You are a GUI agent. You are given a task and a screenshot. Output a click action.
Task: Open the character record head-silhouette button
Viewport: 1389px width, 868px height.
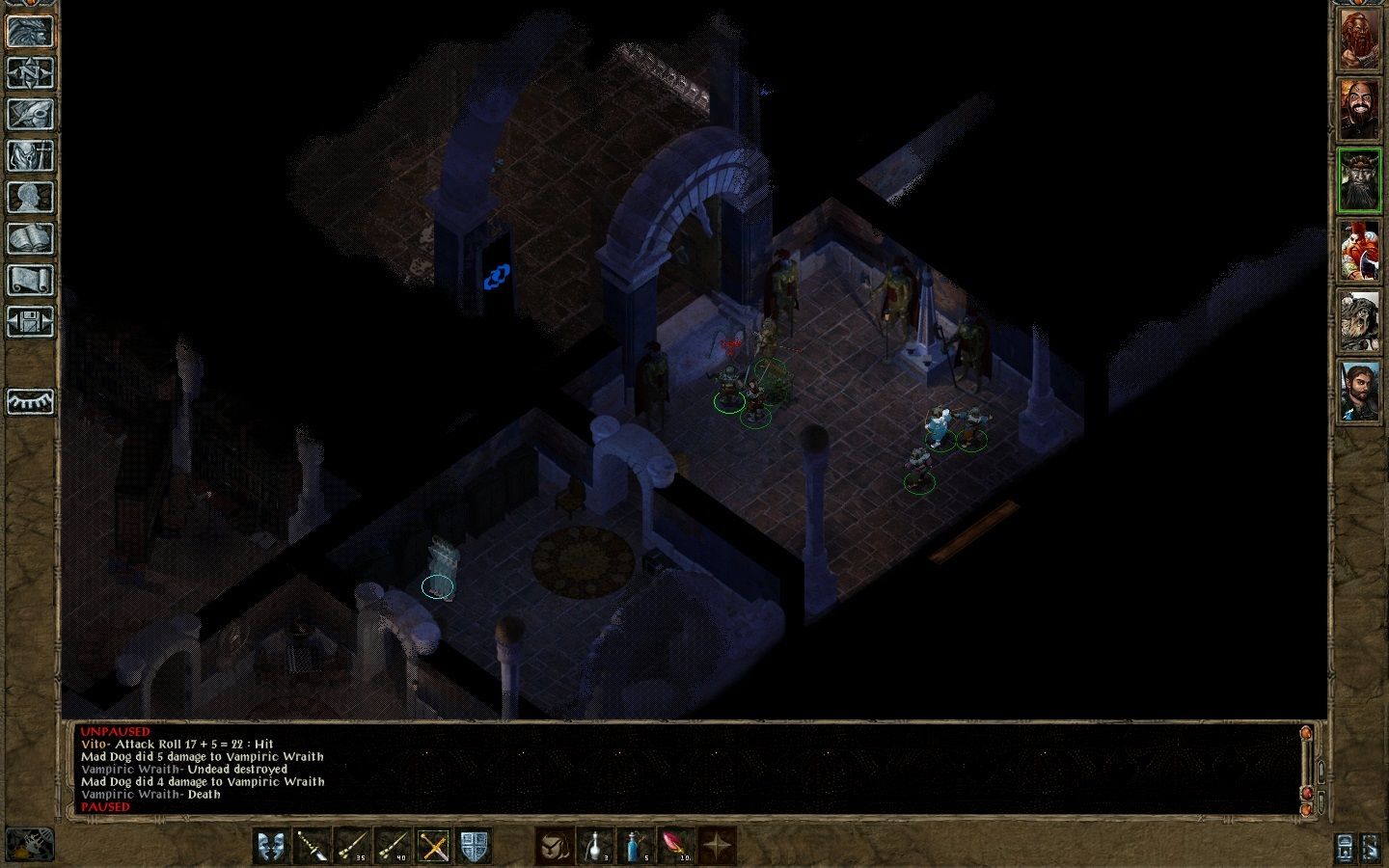[x=30, y=197]
